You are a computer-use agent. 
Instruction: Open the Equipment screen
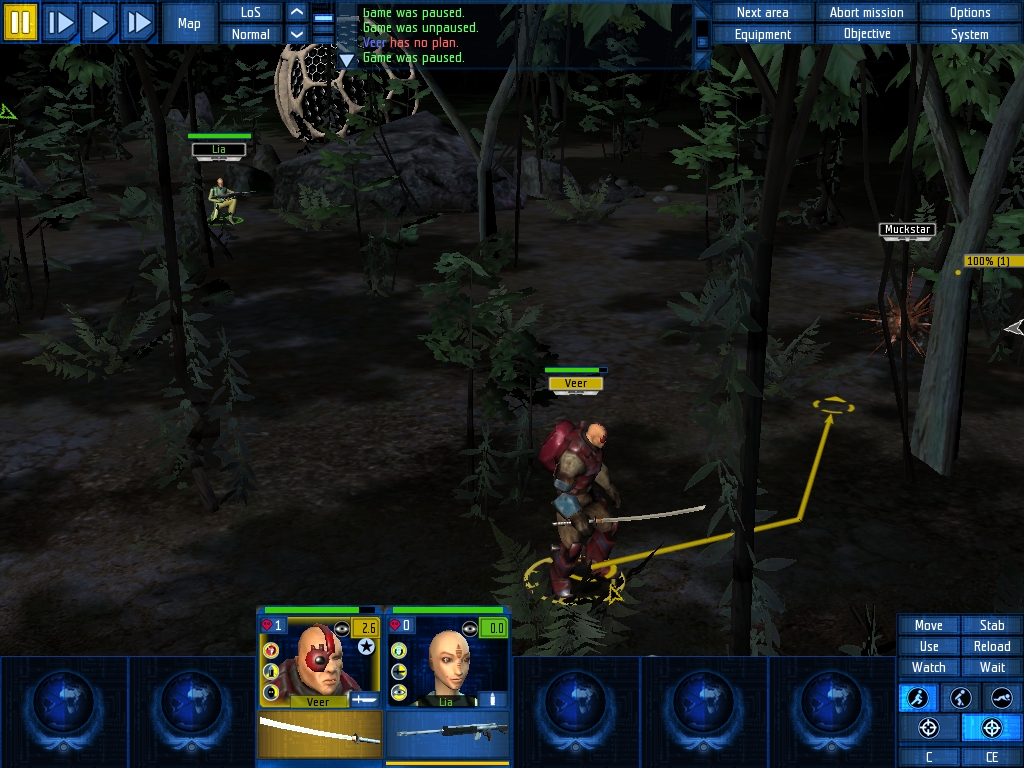[762, 34]
